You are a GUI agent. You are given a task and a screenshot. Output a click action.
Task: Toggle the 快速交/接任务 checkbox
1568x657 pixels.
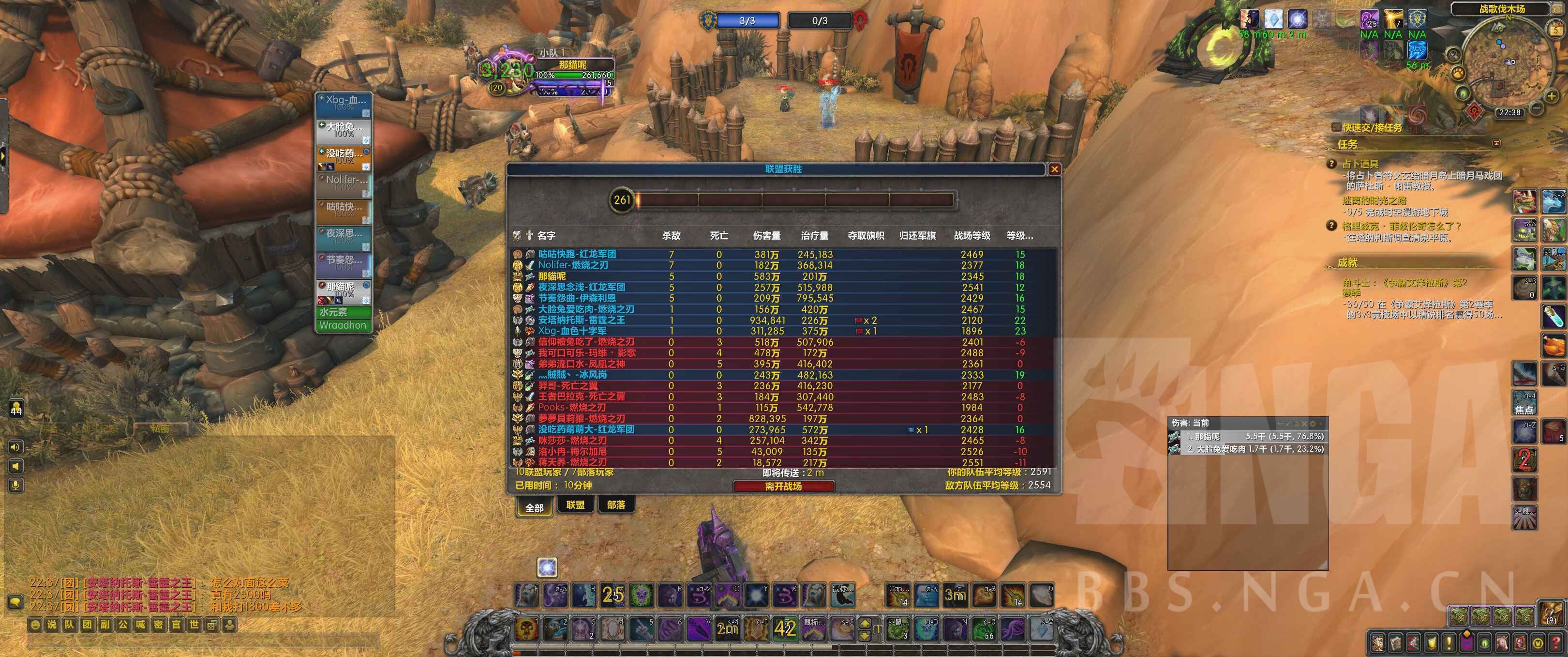coord(1336,127)
